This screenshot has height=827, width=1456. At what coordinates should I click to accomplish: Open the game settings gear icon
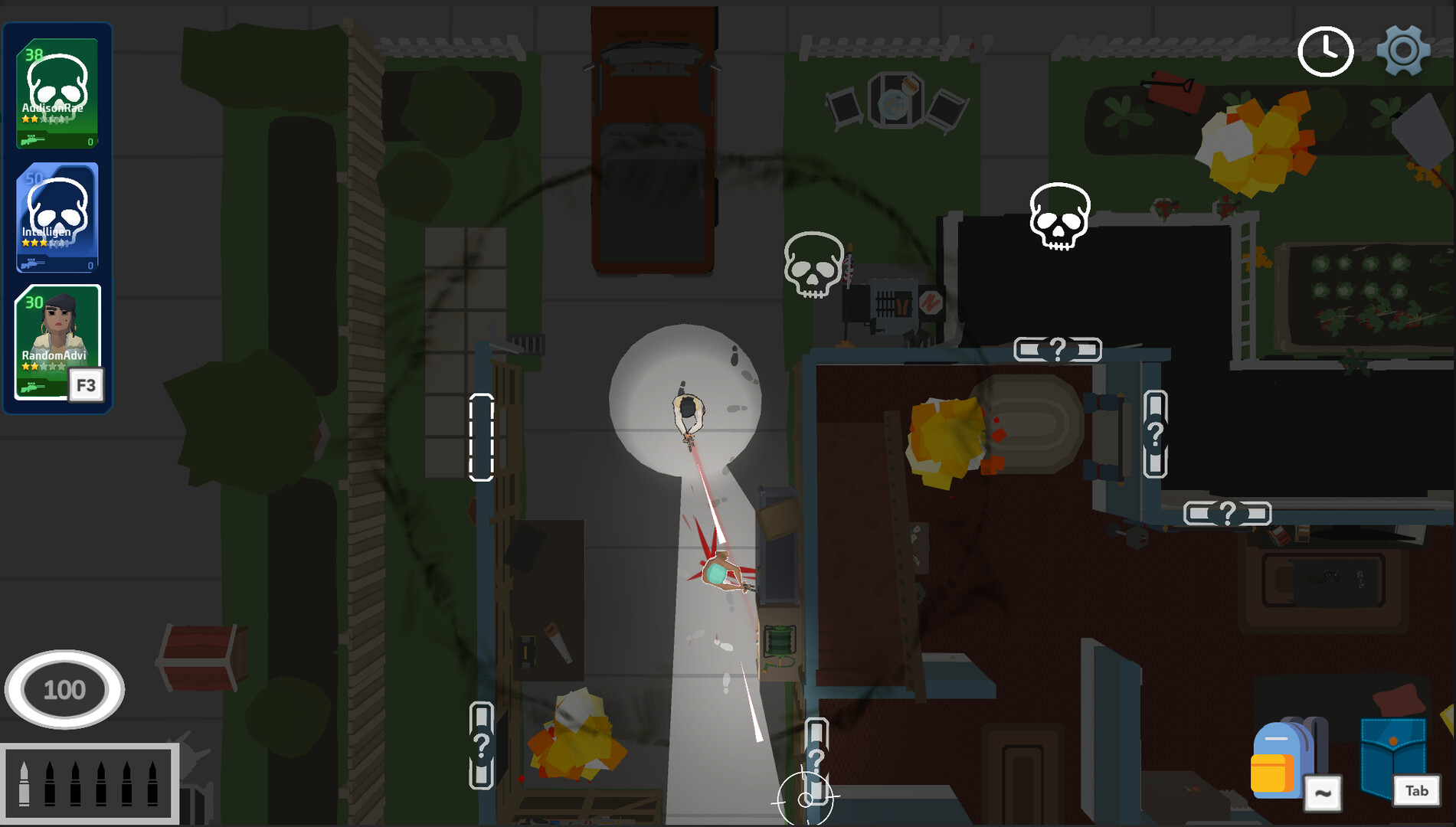click(x=1404, y=51)
